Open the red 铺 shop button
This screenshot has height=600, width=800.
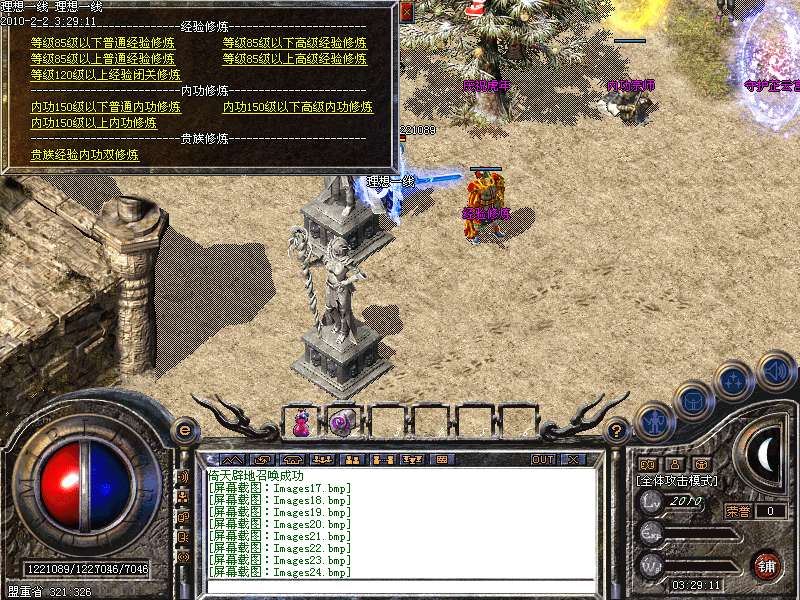(x=766, y=565)
